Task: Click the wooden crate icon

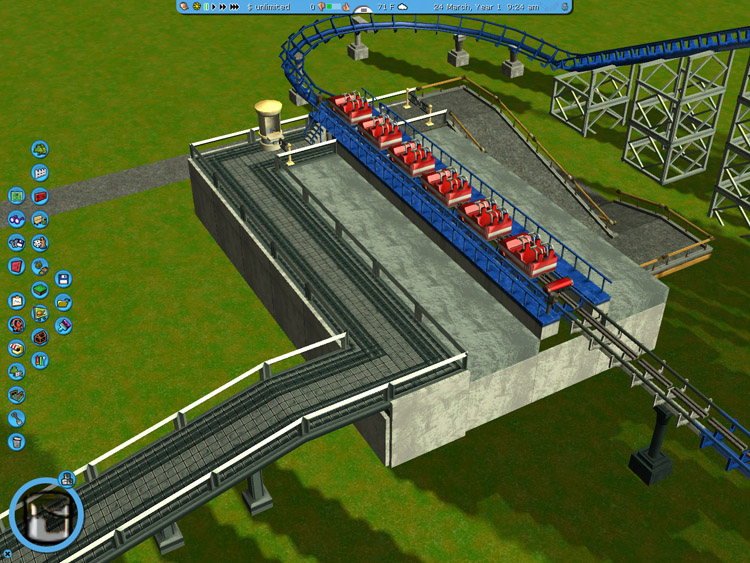Action: coord(40,336)
